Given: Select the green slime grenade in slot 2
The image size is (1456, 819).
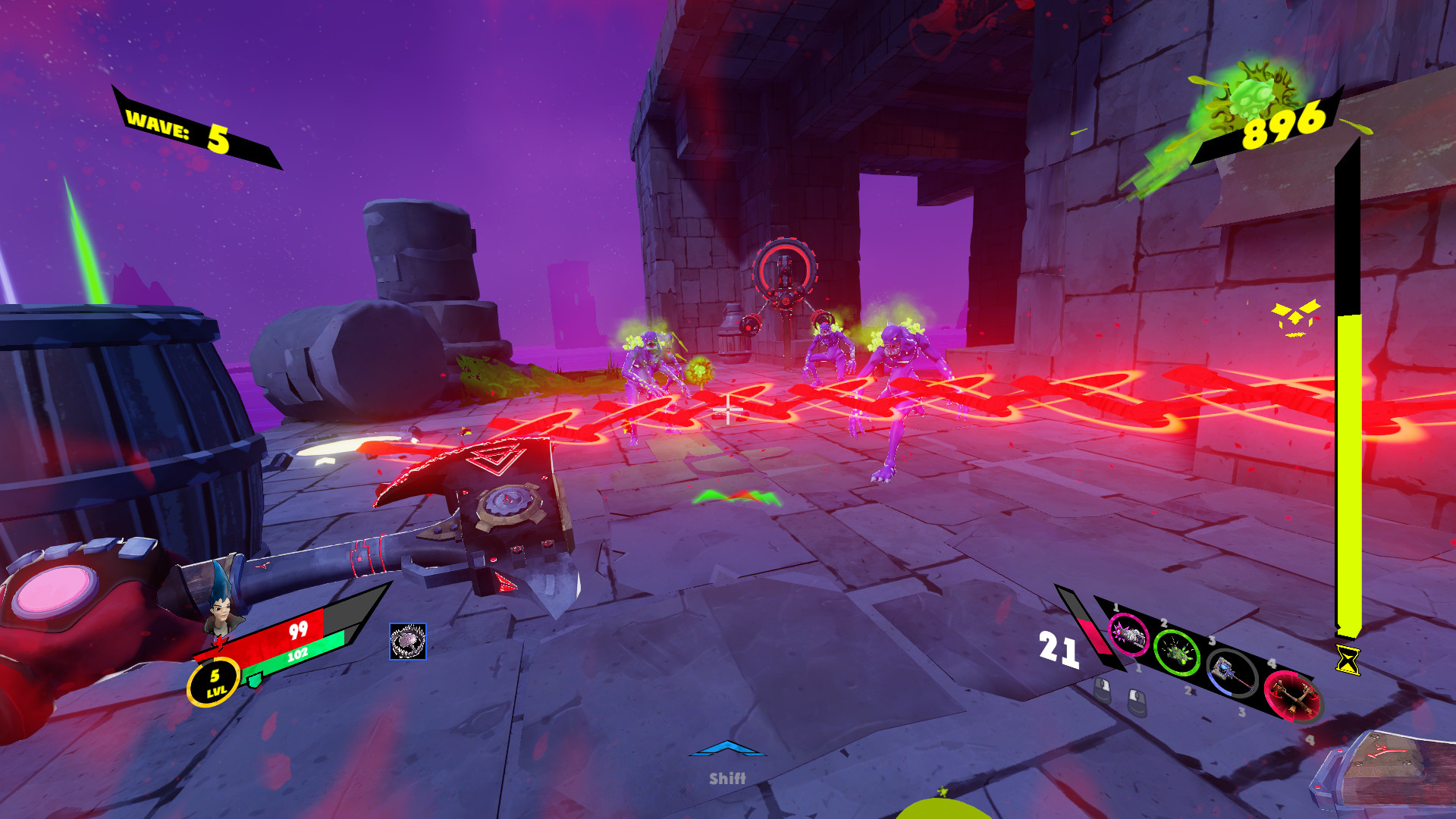Looking at the screenshot, I should (1177, 654).
